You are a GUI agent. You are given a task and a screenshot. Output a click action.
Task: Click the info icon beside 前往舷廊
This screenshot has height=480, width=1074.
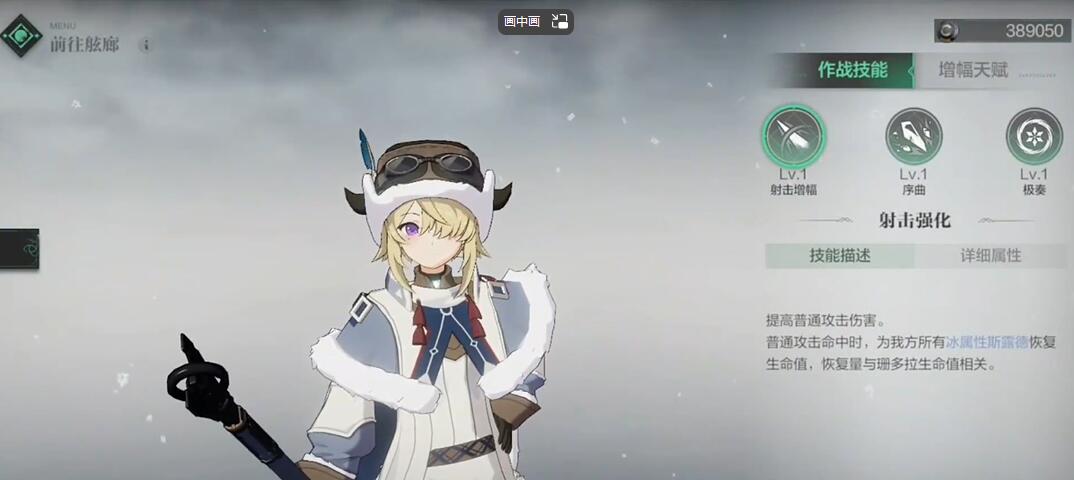pos(146,45)
